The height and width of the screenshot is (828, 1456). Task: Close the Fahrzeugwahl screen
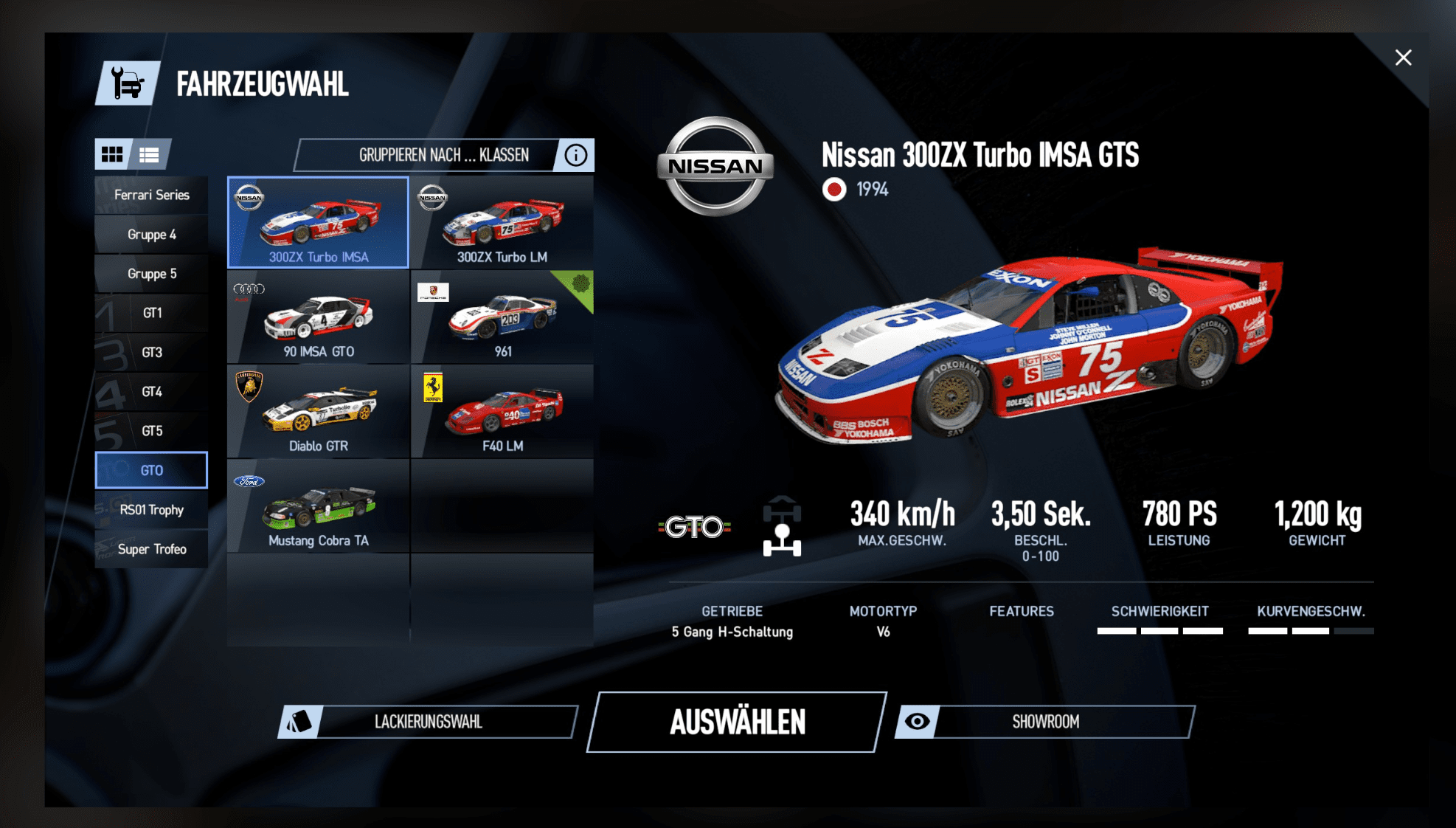[x=1403, y=58]
